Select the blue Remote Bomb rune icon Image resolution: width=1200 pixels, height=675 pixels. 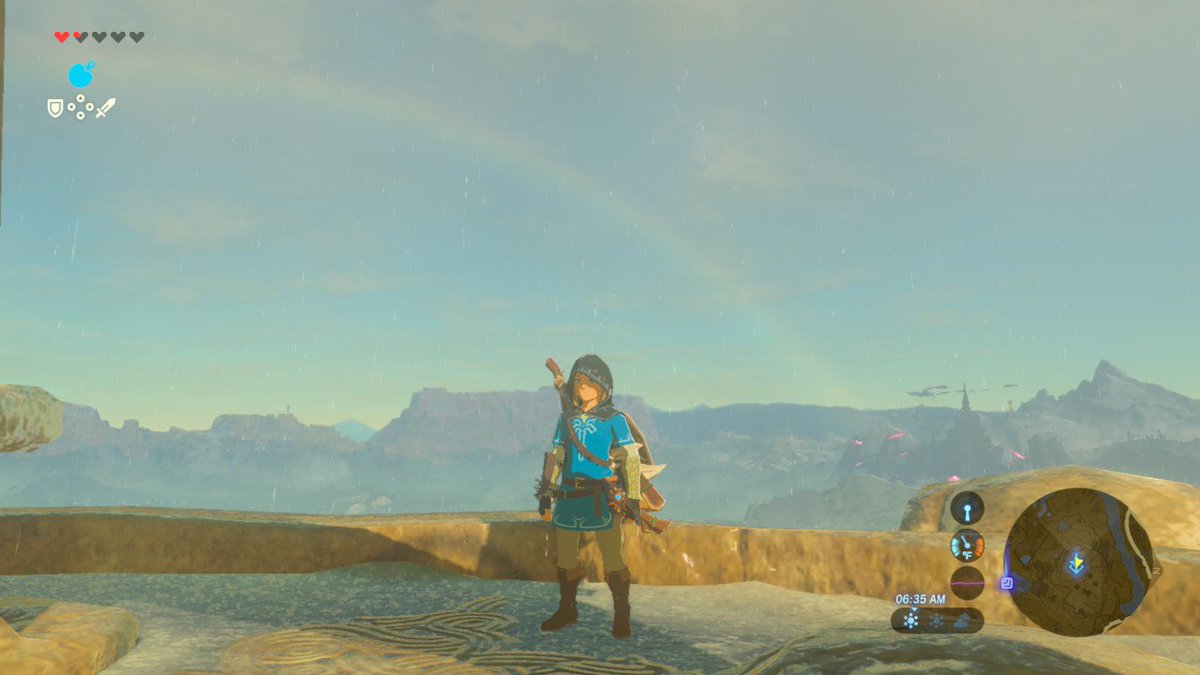tap(81, 75)
